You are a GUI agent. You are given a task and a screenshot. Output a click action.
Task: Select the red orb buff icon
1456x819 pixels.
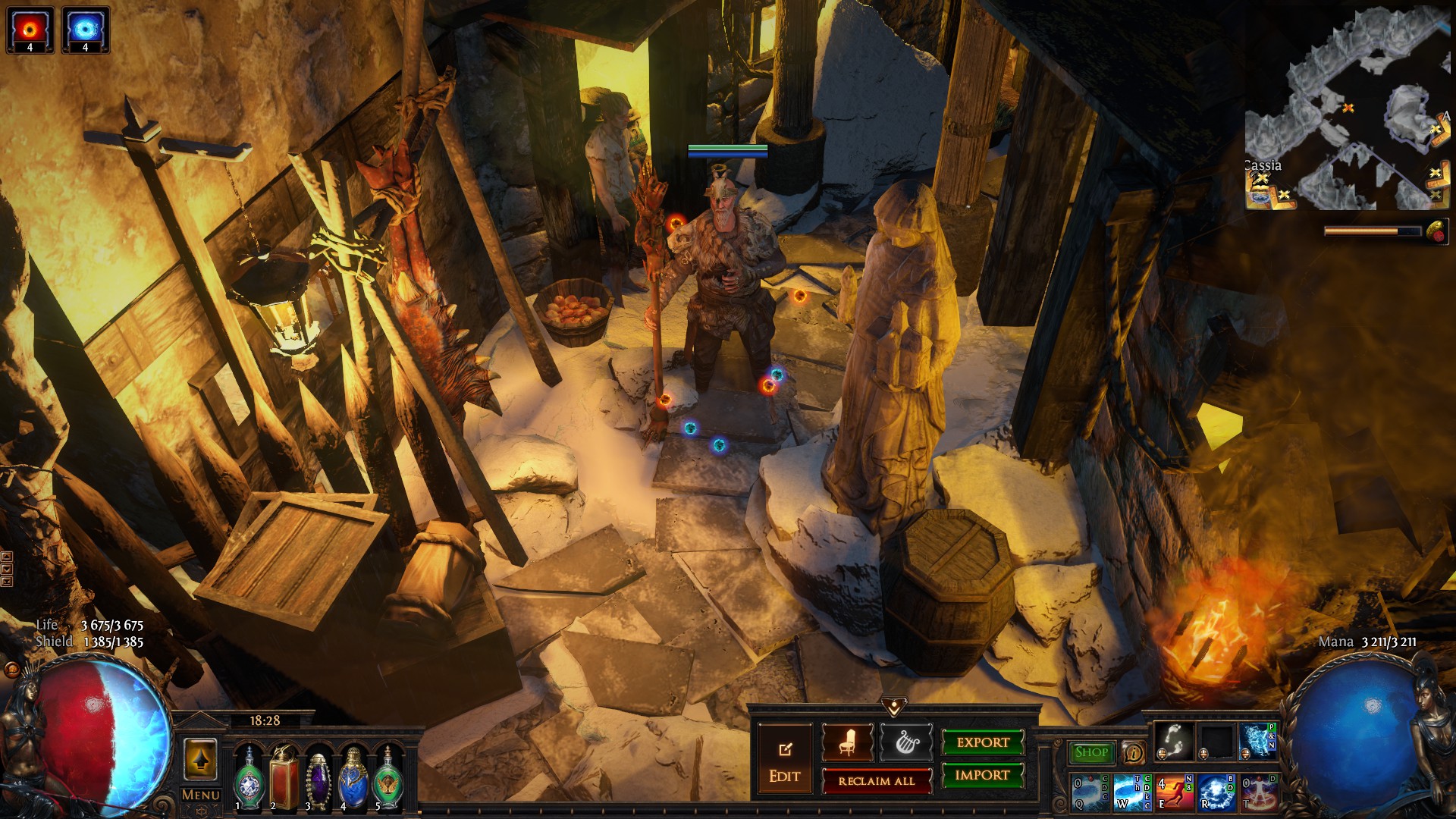click(x=30, y=30)
